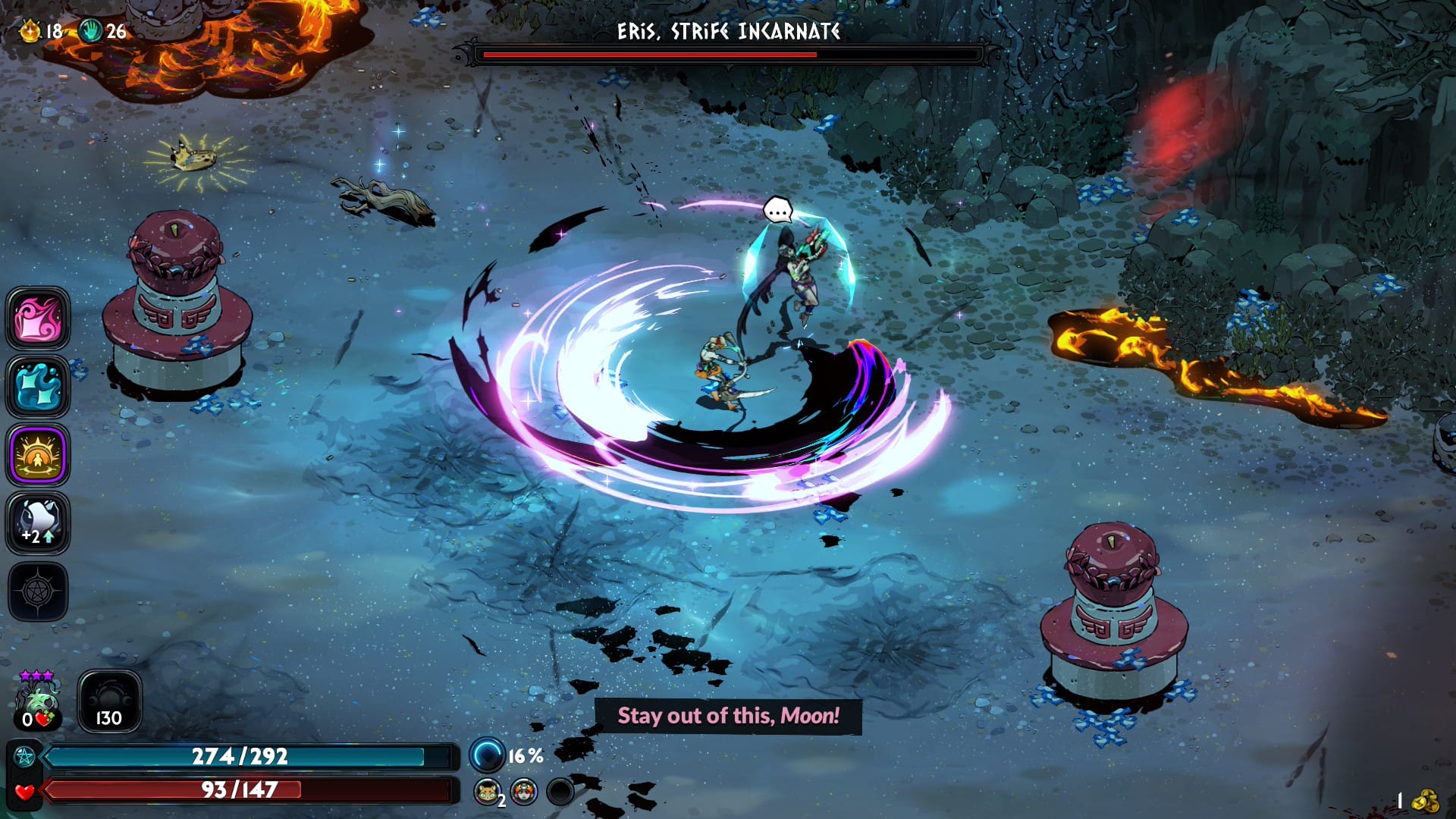Click the teal hand resource icon showing 26
This screenshot has width=1456, height=819.
click(x=91, y=31)
